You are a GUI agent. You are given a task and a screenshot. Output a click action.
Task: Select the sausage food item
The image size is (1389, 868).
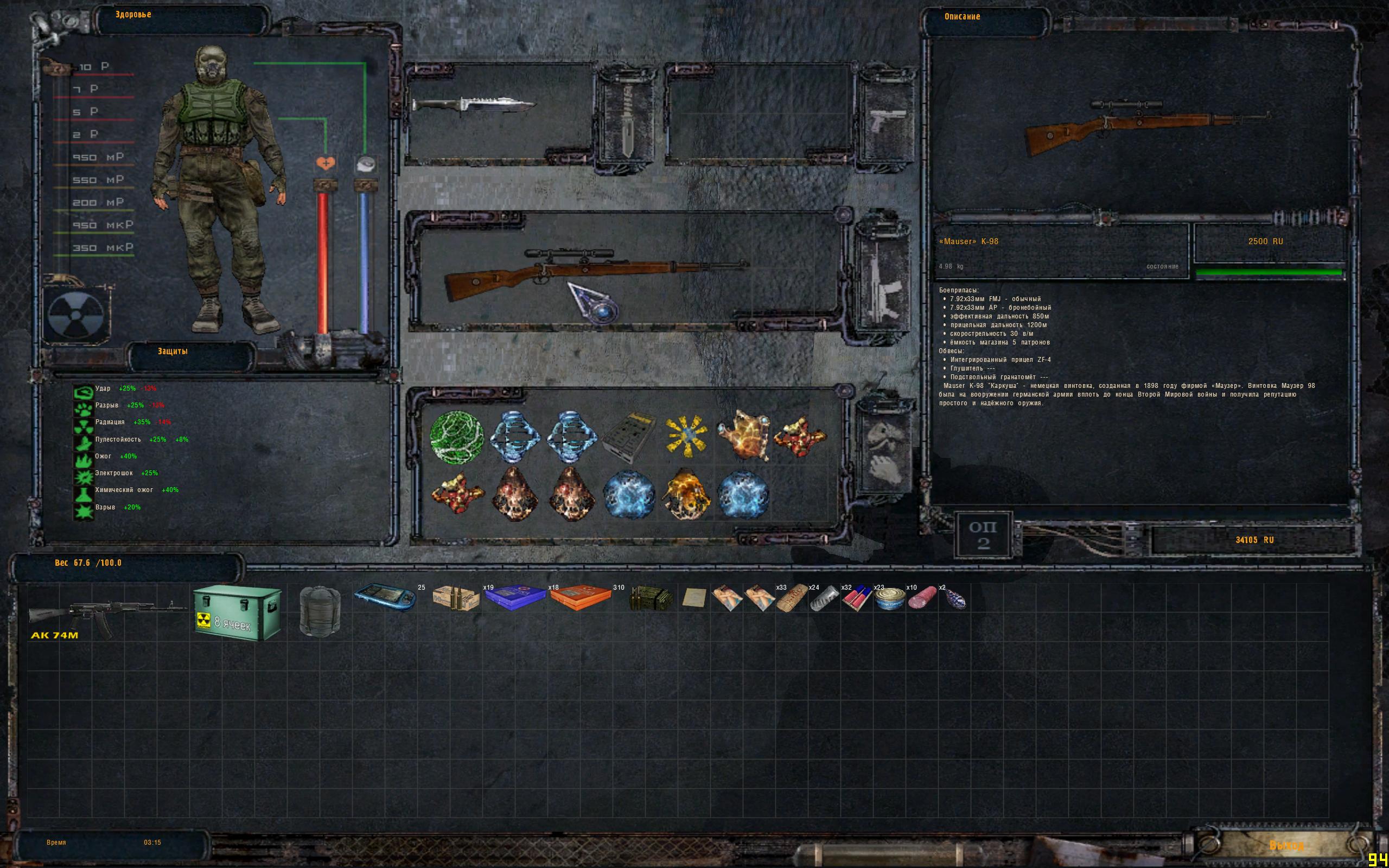pos(922,599)
